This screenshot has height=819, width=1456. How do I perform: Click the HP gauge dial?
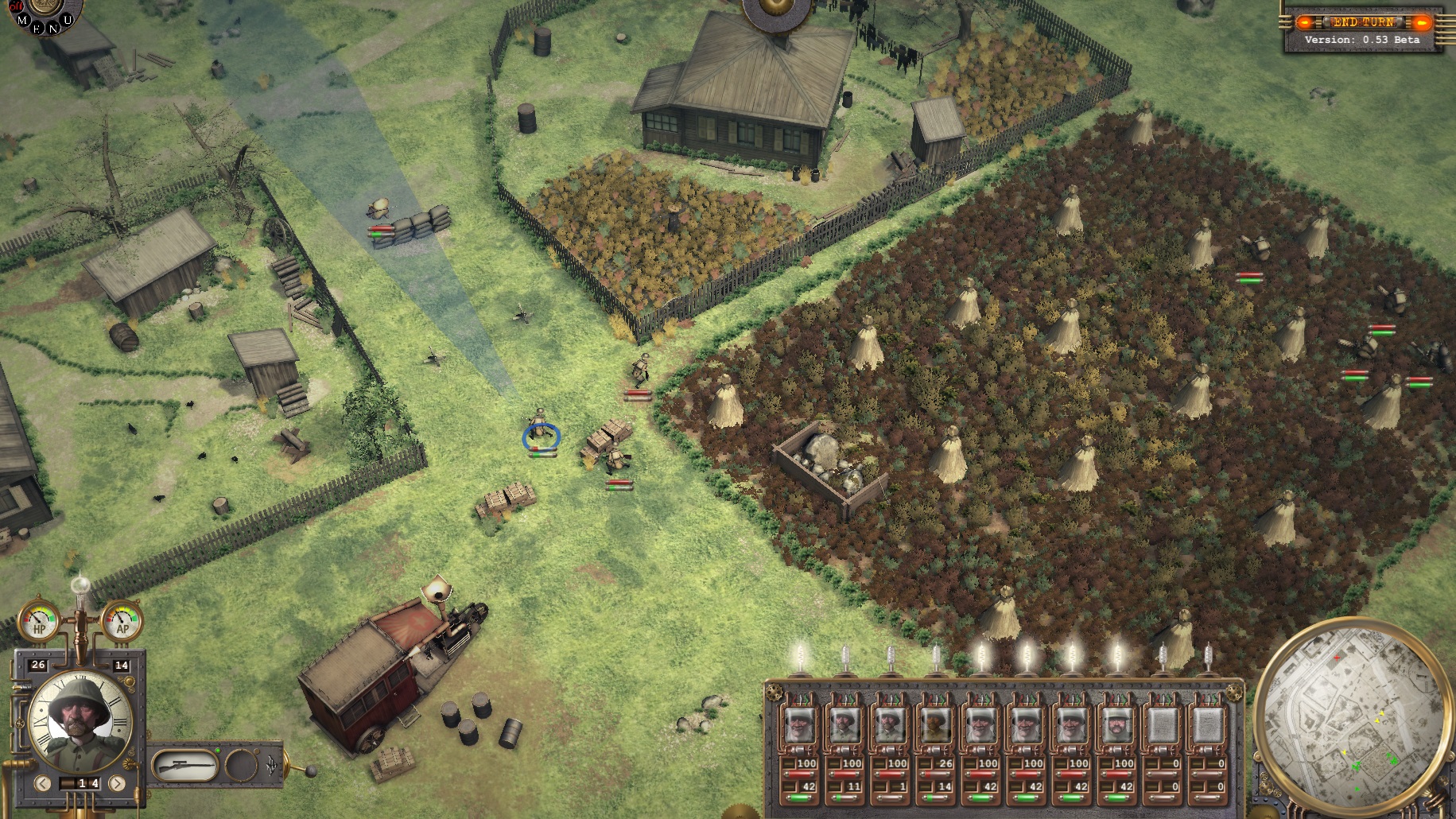point(37,621)
